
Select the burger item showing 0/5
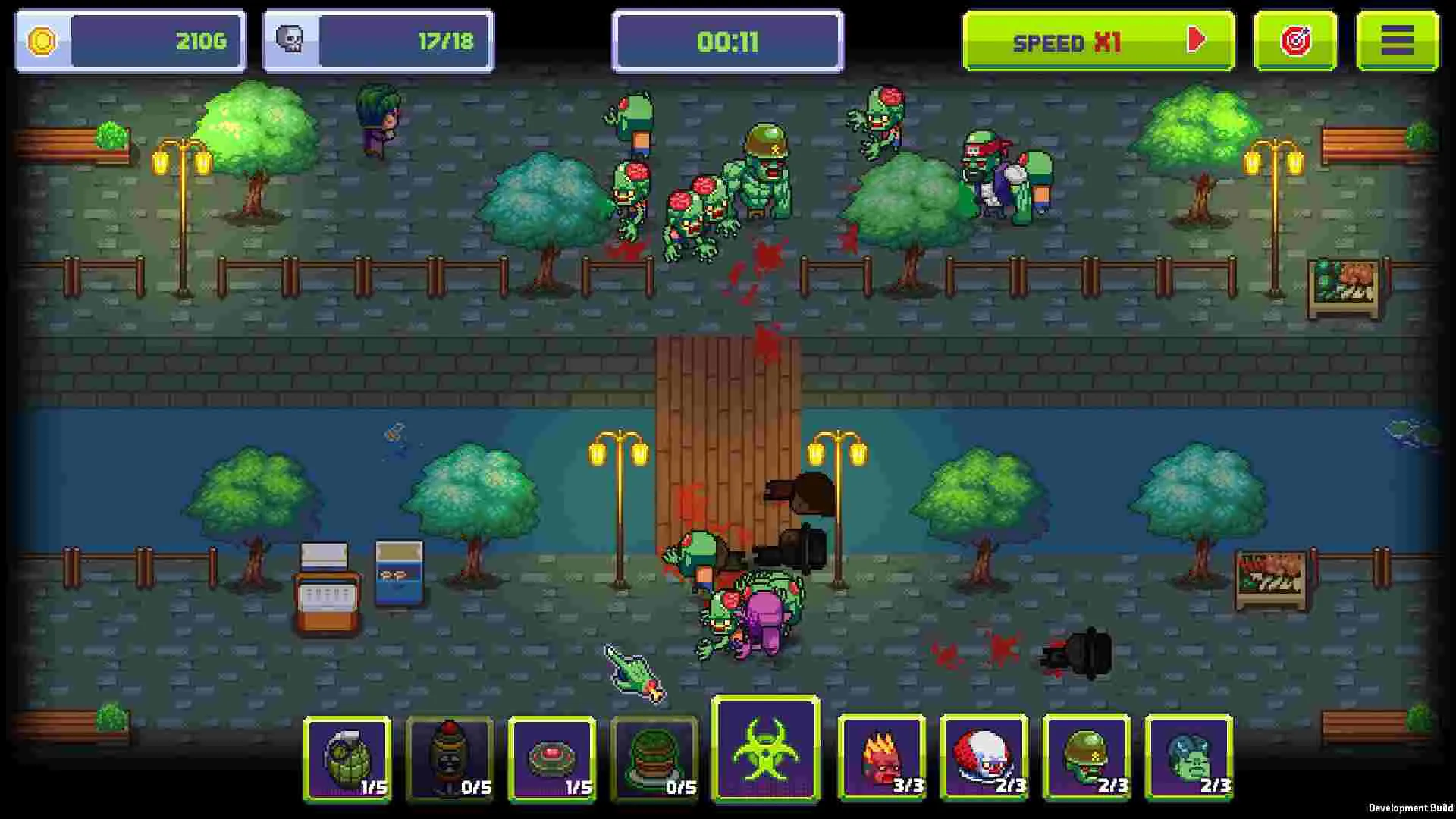click(x=655, y=761)
